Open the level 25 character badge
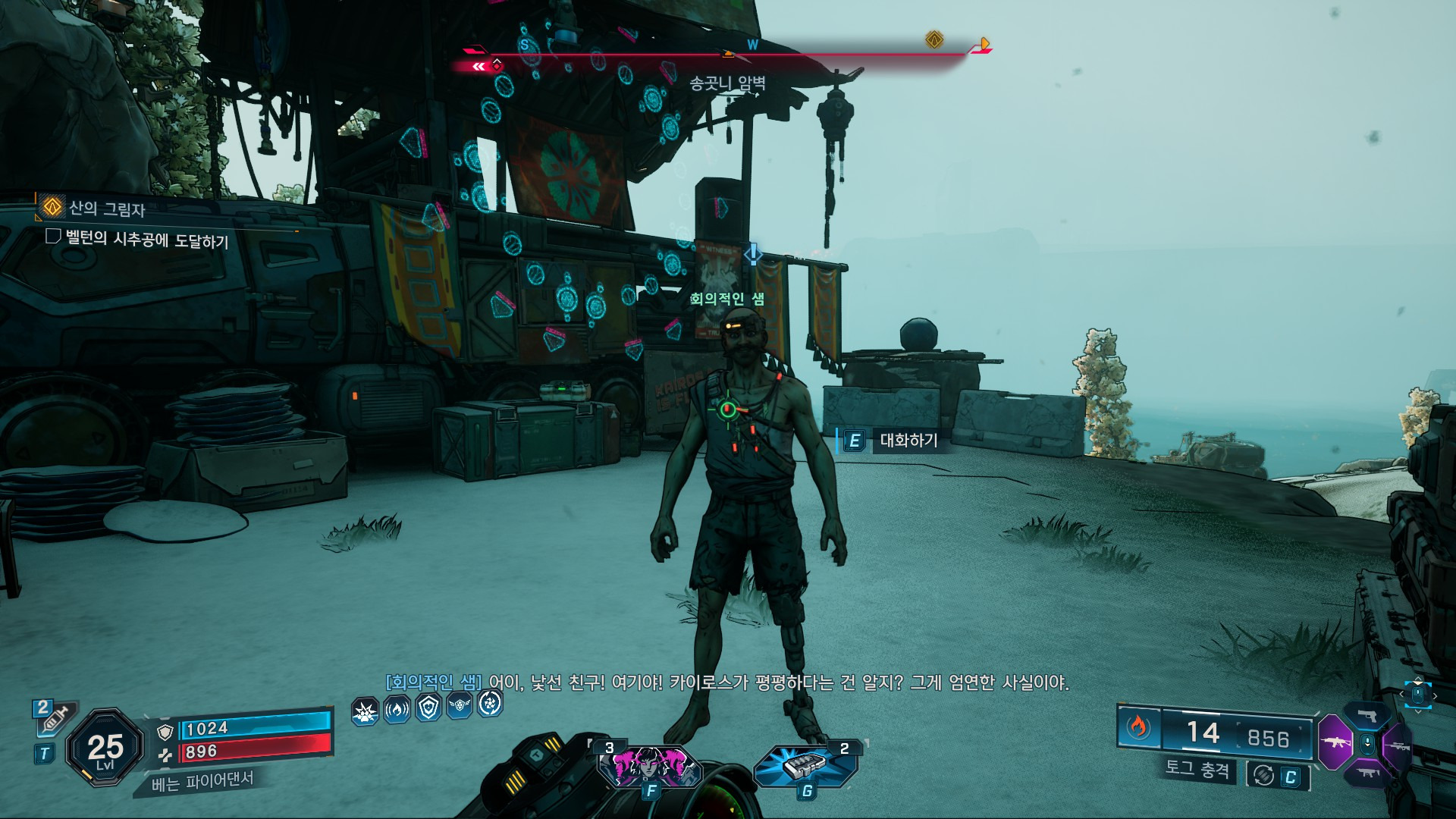The height and width of the screenshot is (819, 1456). click(x=105, y=748)
